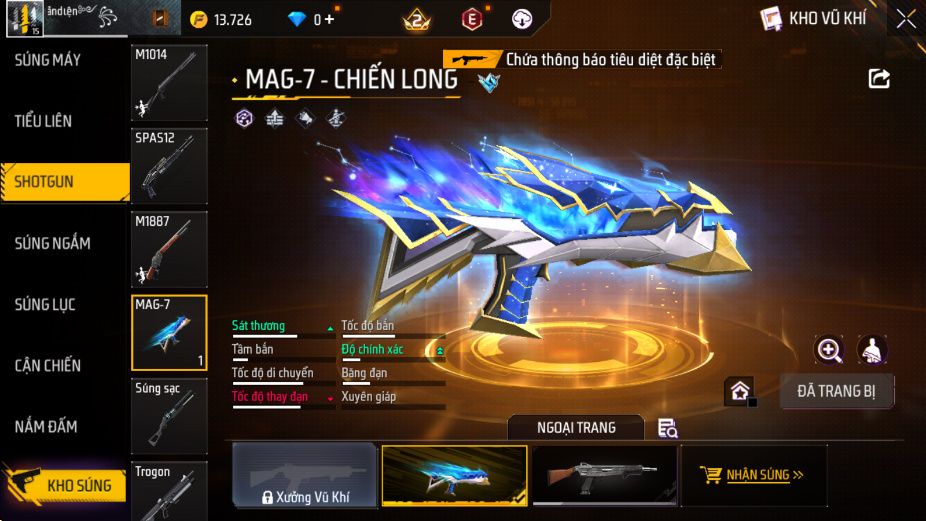Click the ĐÃ TRANG BỊ button
This screenshot has width=926, height=521.
pyautogui.click(x=838, y=391)
